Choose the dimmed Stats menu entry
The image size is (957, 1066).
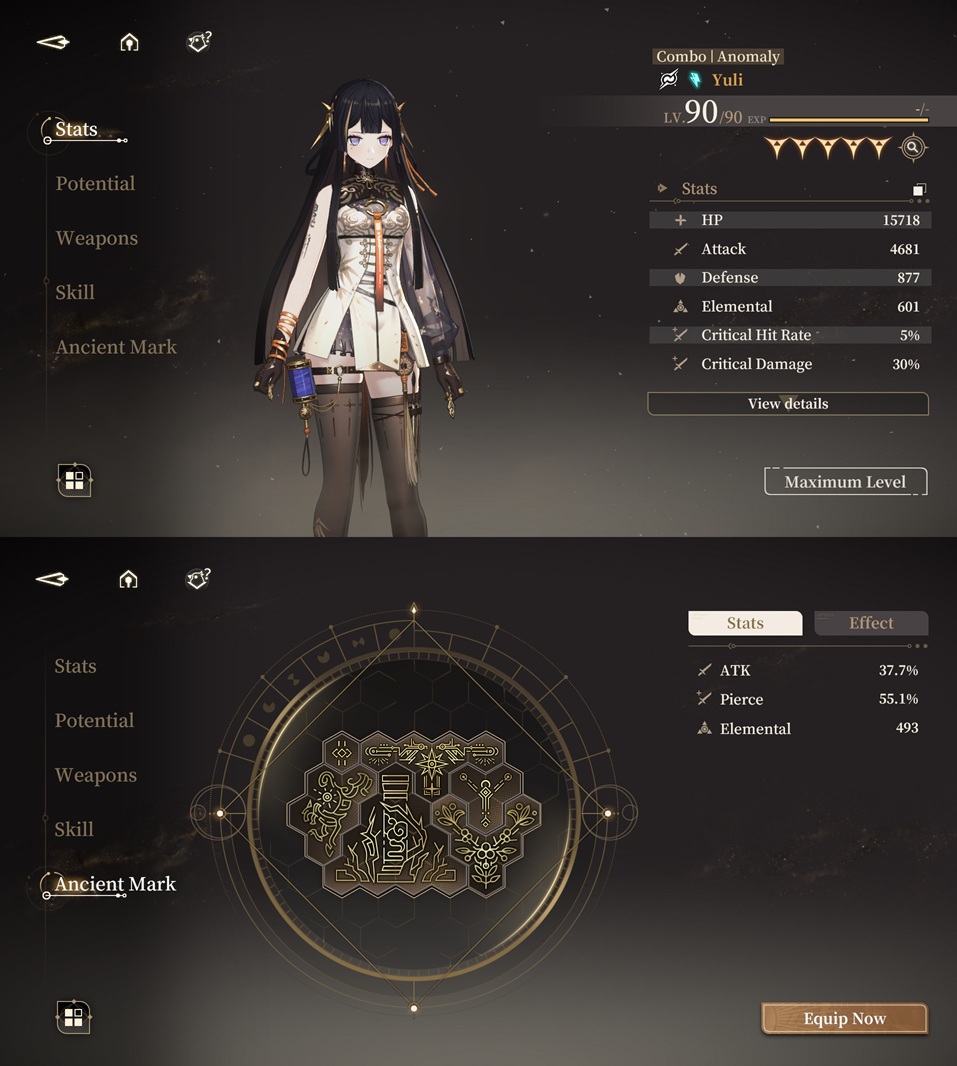(x=76, y=666)
